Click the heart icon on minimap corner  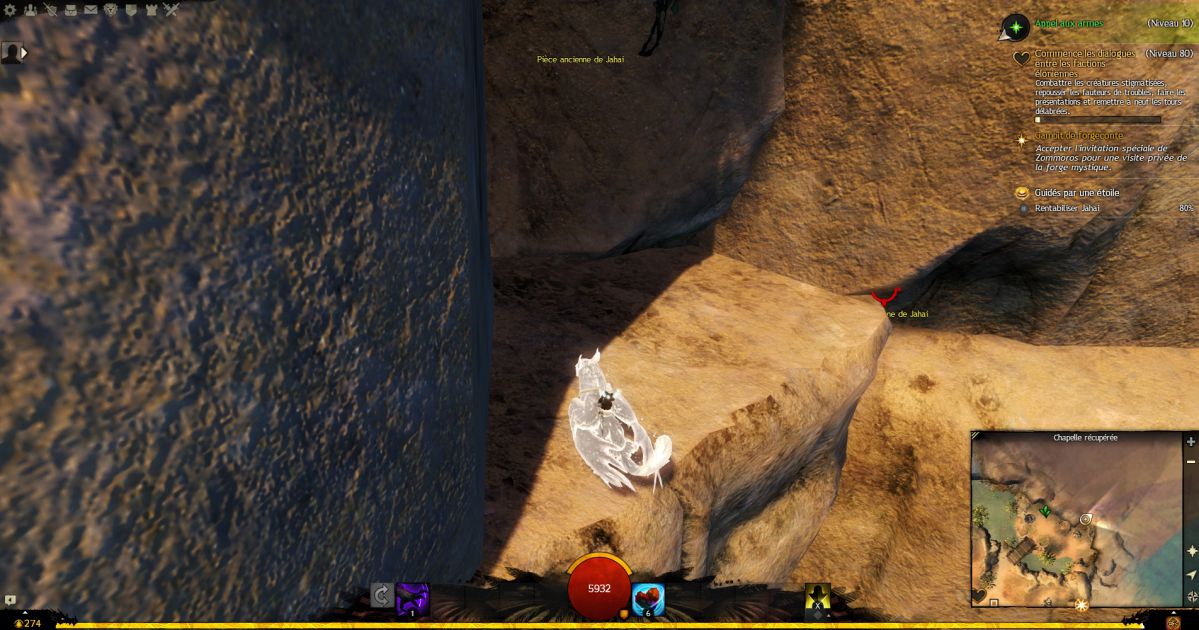click(x=979, y=596)
